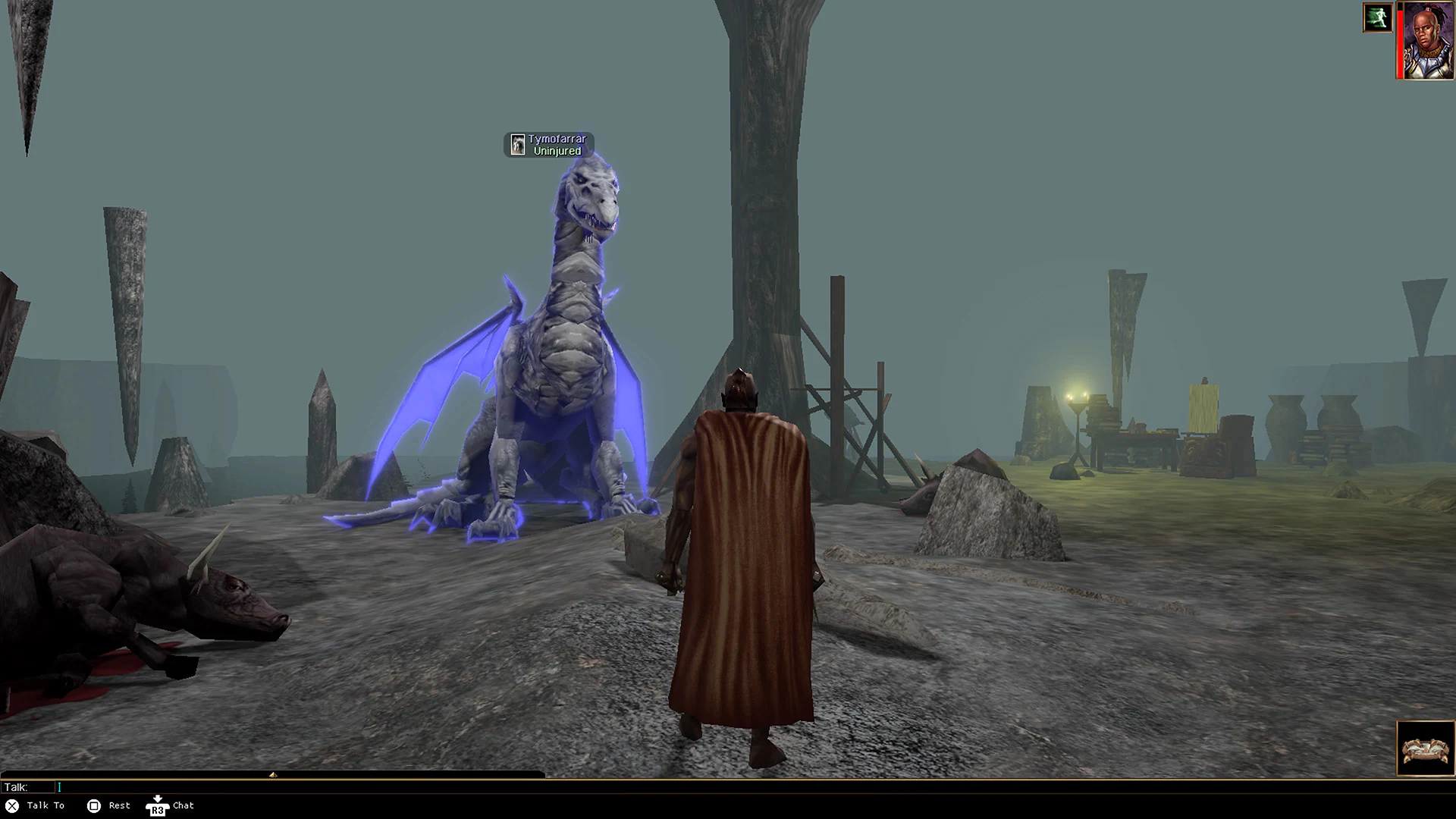Click the square button icon next to Rest
Viewport: 1456px width, 819px height.
[95, 805]
